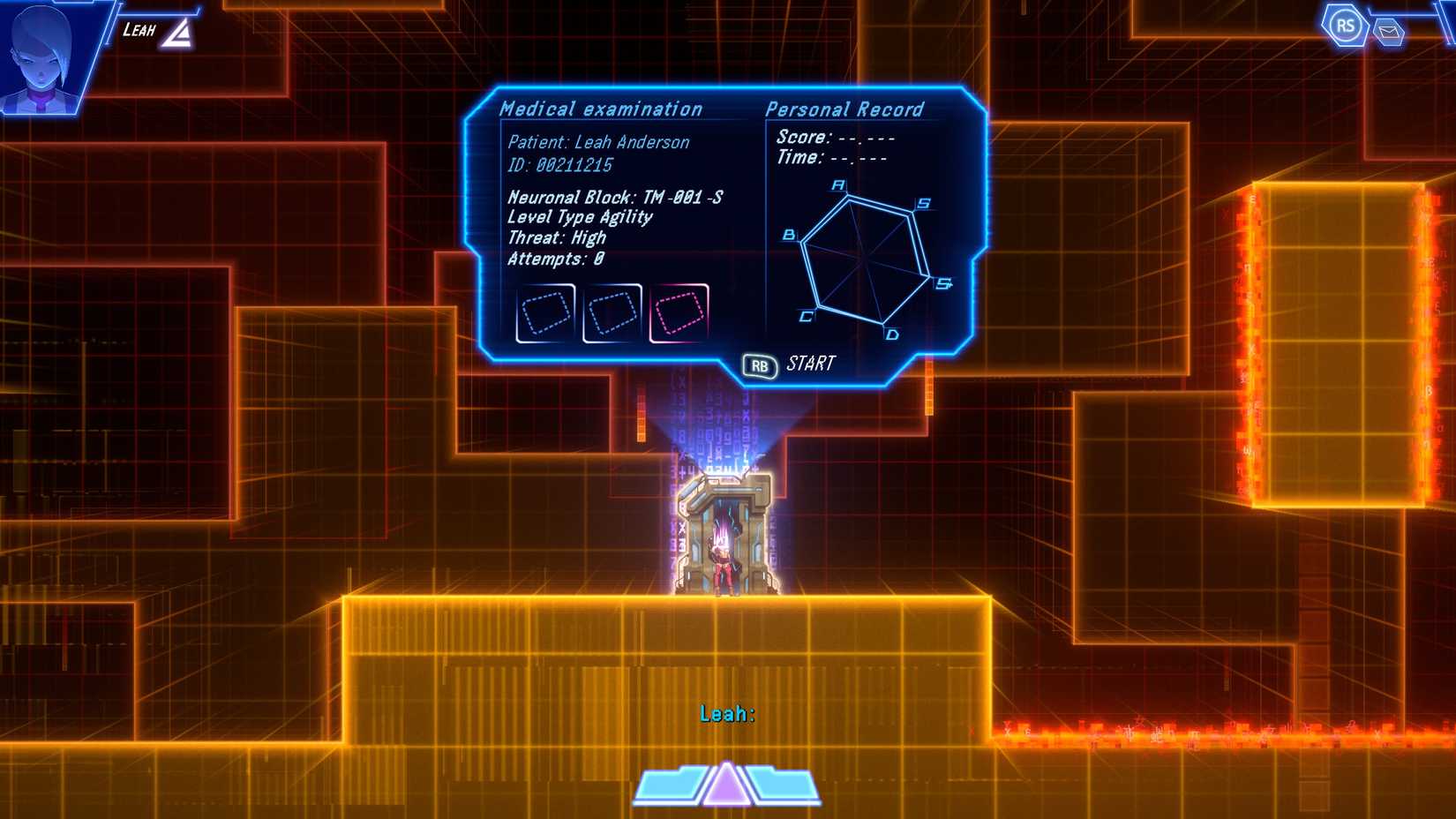Click the purple triangle dialogue advance icon
The height and width of the screenshot is (819, 1456).
[x=726, y=784]
